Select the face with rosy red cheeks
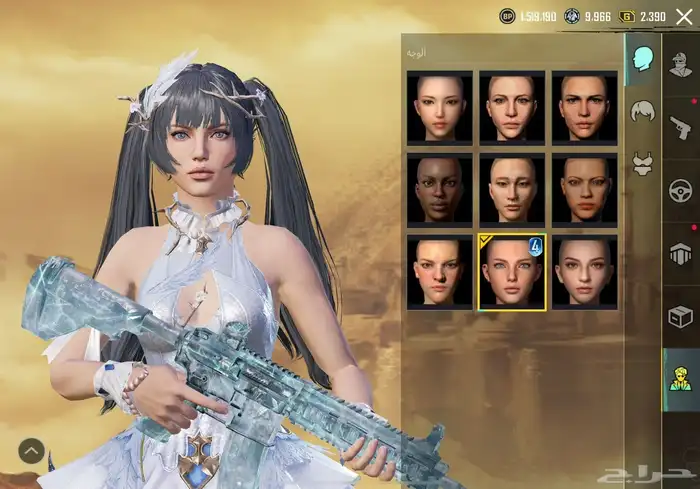700x489 pixels. (439, 272)
